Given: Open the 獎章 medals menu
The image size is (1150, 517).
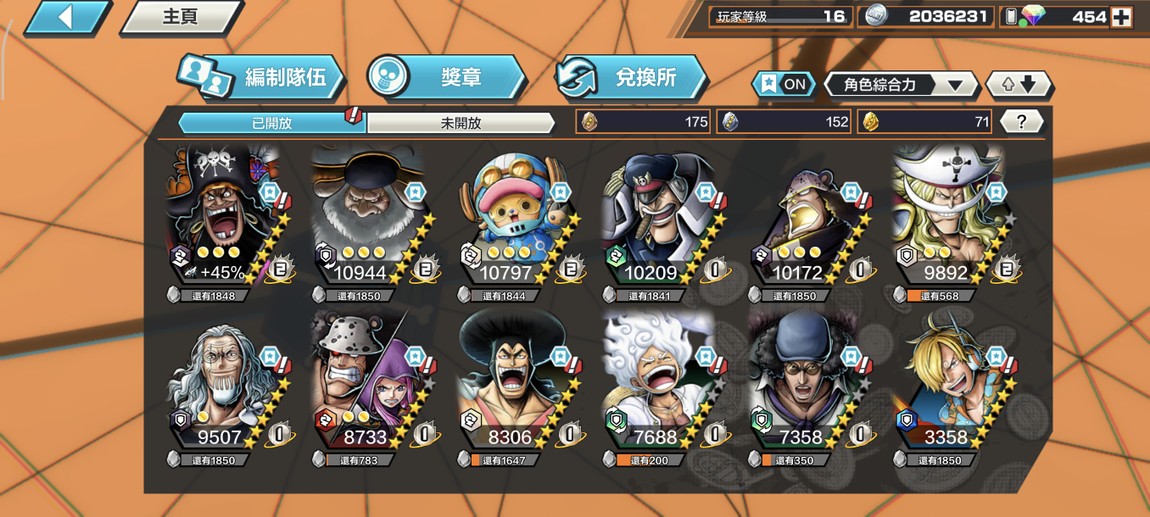Looking at the screenshot, I should click(x=446, y=77).
